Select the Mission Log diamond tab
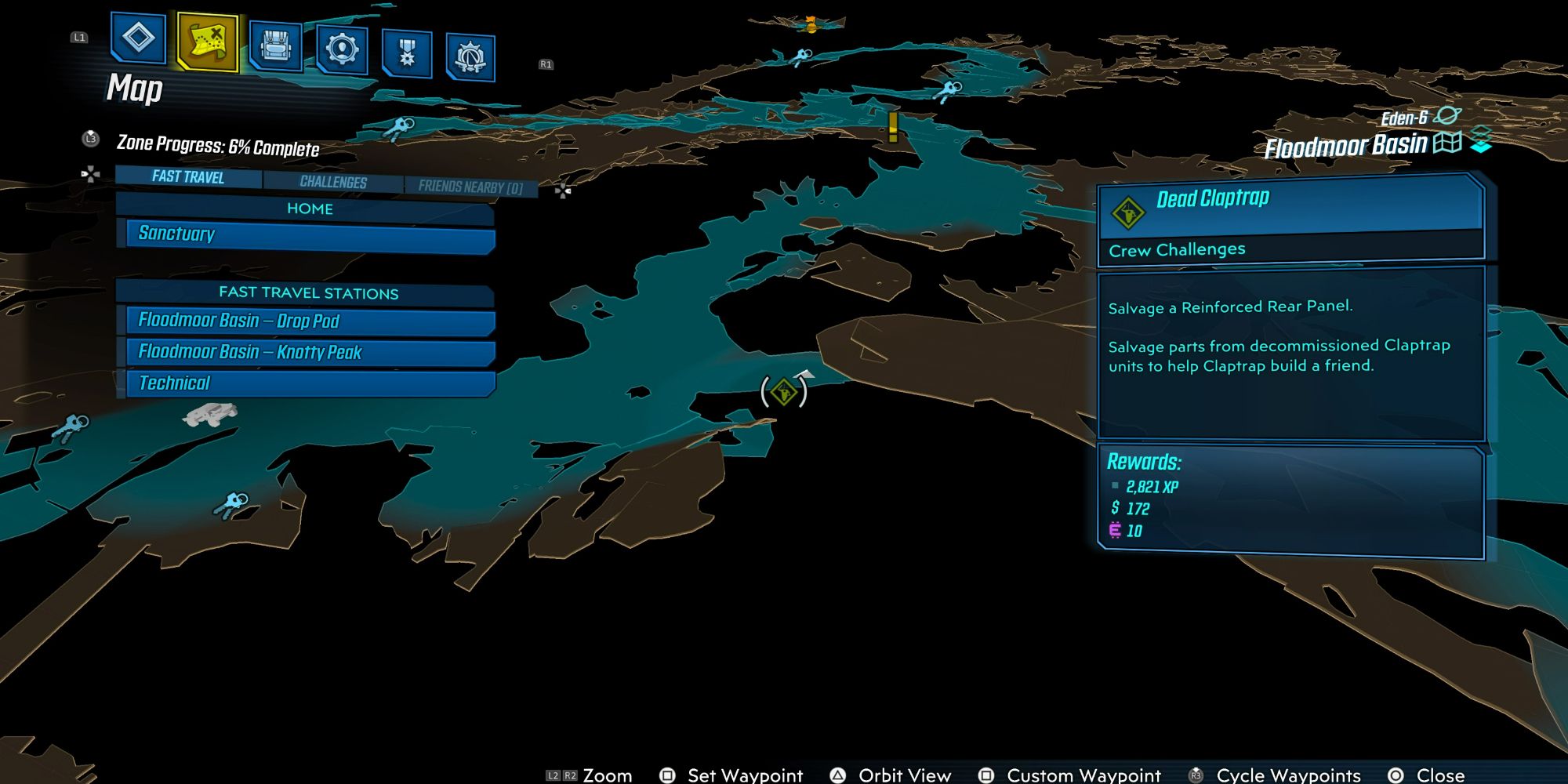Viewport: 1568px width, 784px height. coord(139,37)
